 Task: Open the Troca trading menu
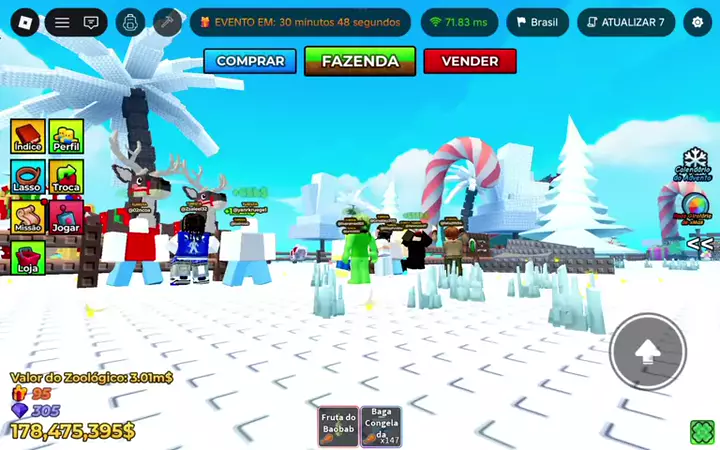point(66,177)
